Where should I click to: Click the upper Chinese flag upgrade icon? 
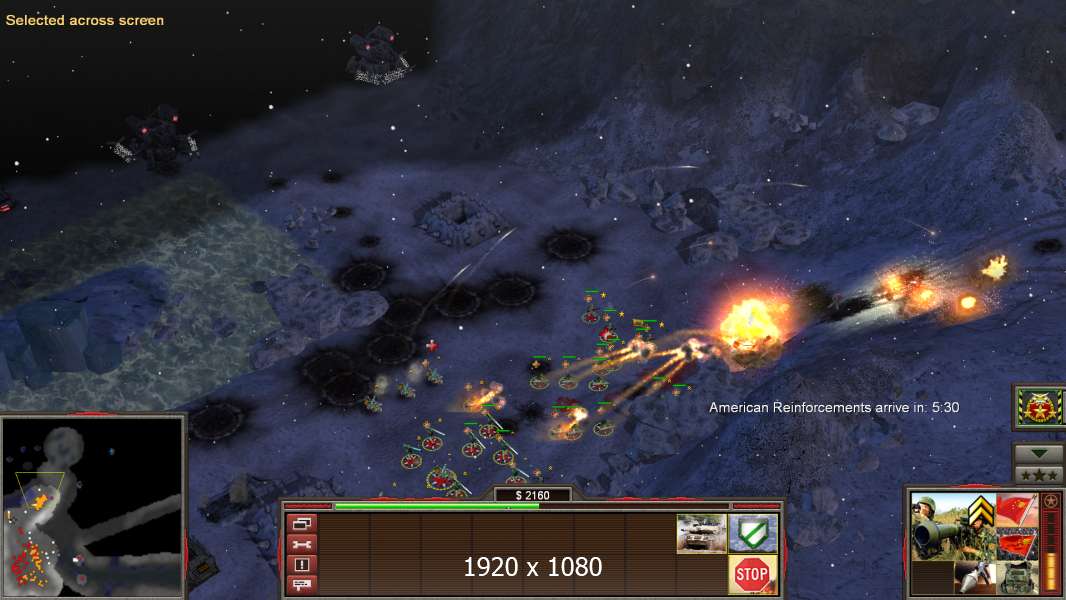(1016, 512)
